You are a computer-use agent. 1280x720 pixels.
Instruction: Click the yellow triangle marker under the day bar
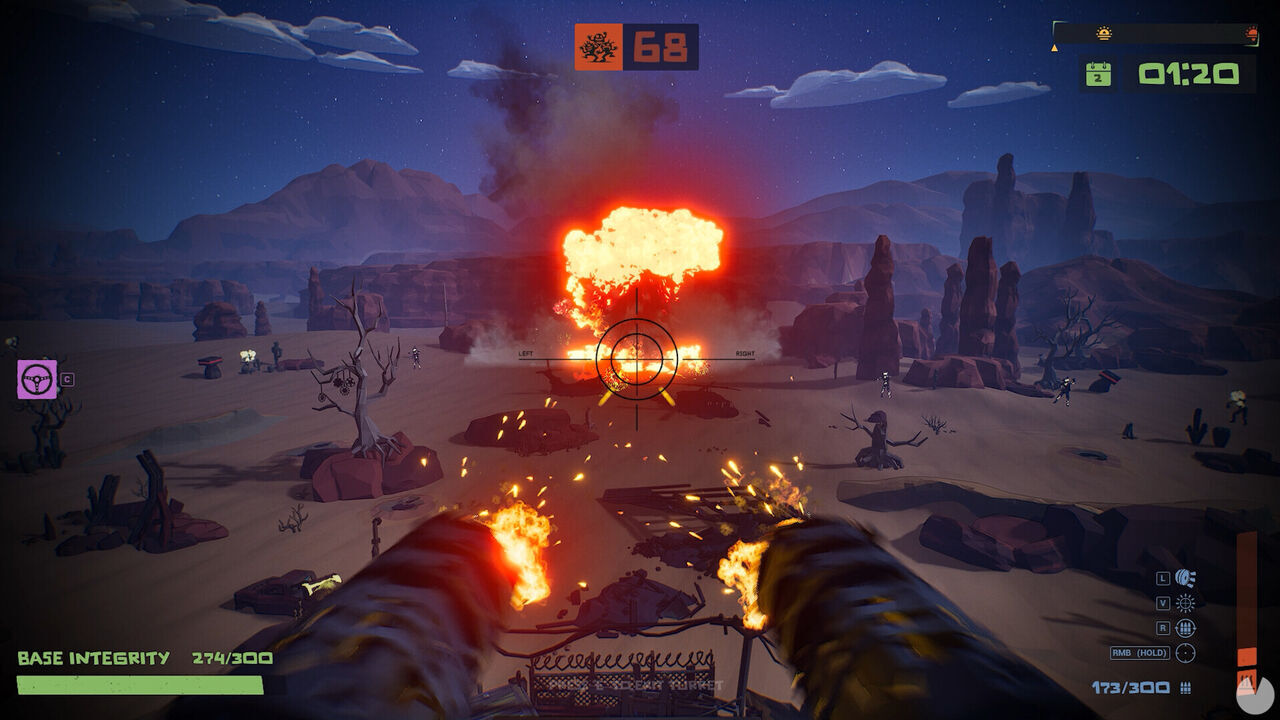pyautogui.click(x=1054, y=48)
